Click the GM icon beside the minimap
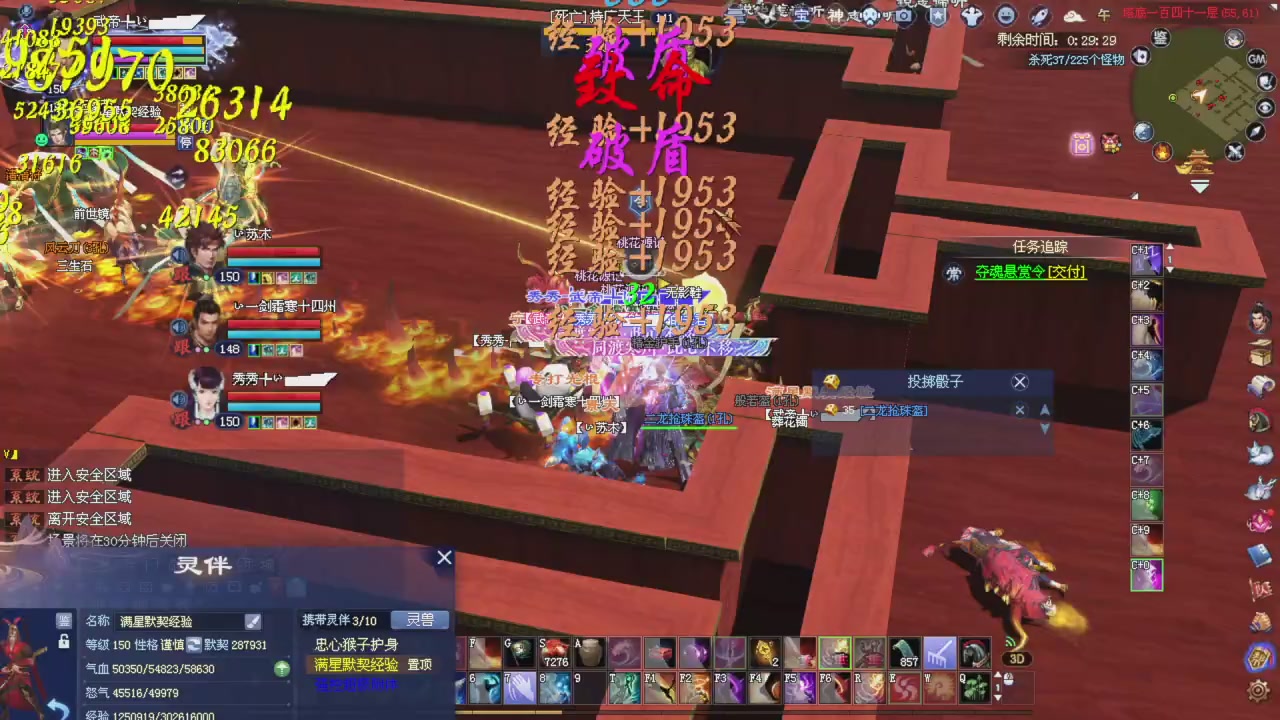Image resolution: width=1280 pixels, height=720 pixels. coord(1257,58)
